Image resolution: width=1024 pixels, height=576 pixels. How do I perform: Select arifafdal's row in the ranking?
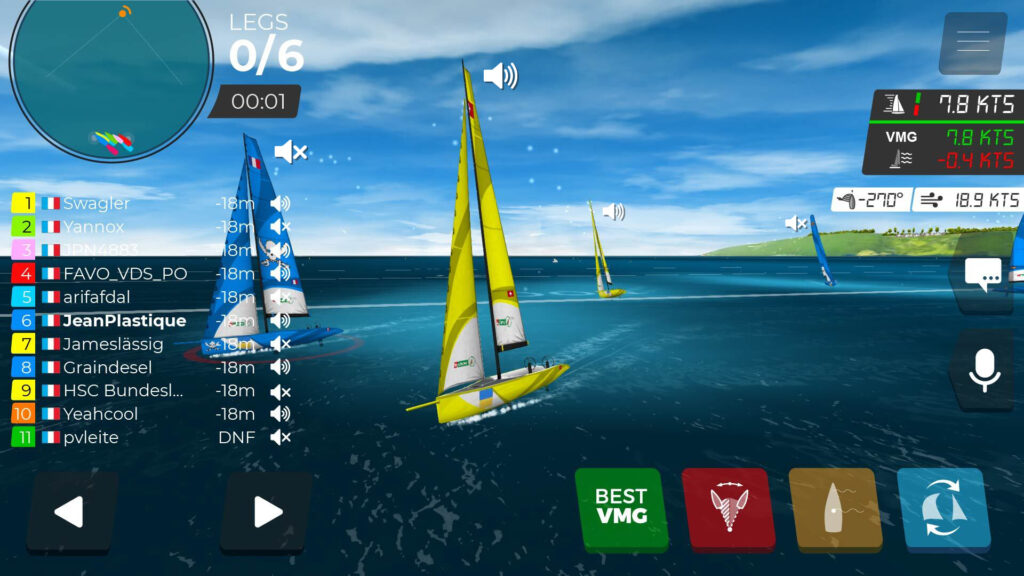(97, 297)
